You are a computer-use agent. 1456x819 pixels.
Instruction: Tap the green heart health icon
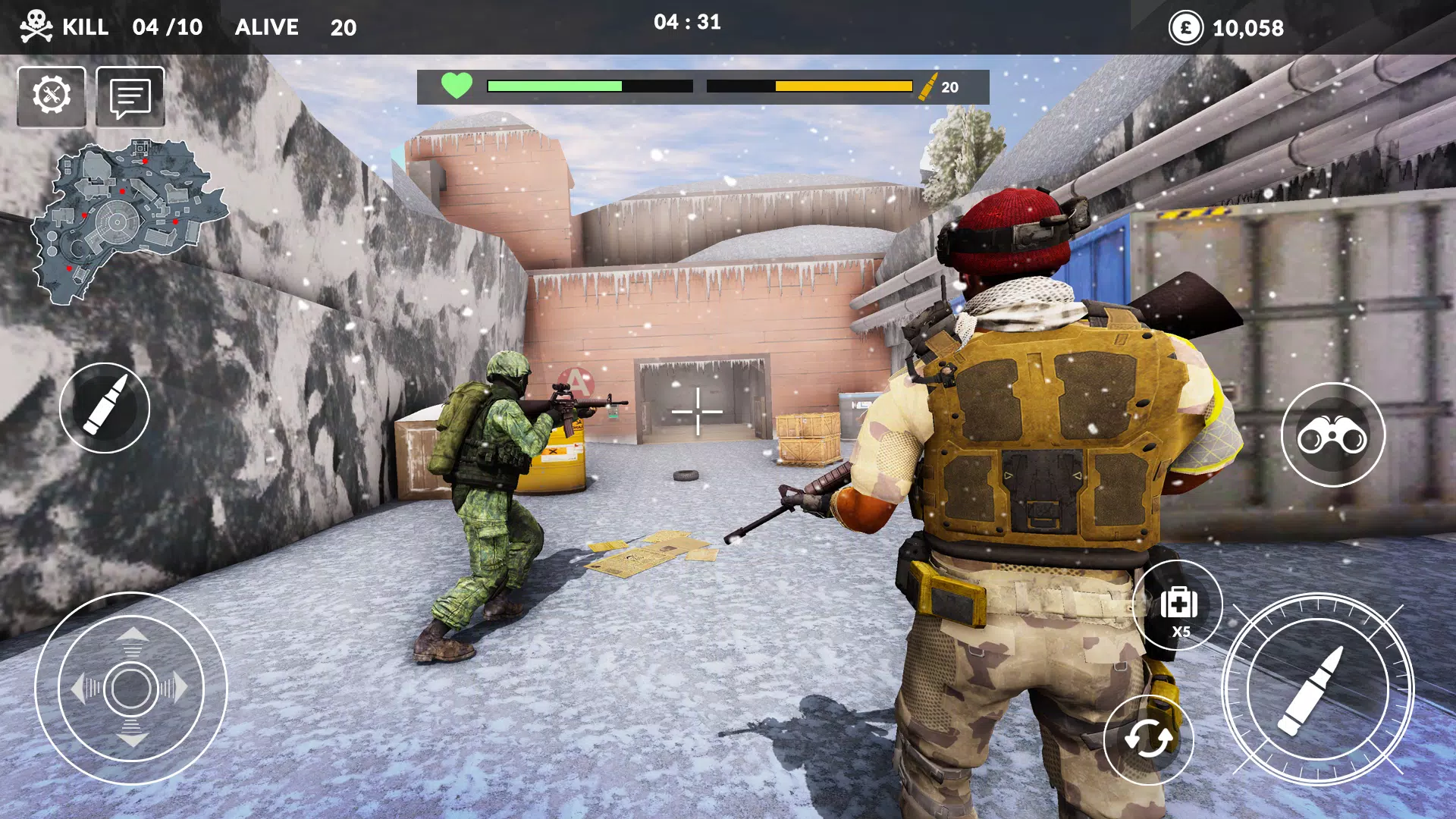pos(456,86)
